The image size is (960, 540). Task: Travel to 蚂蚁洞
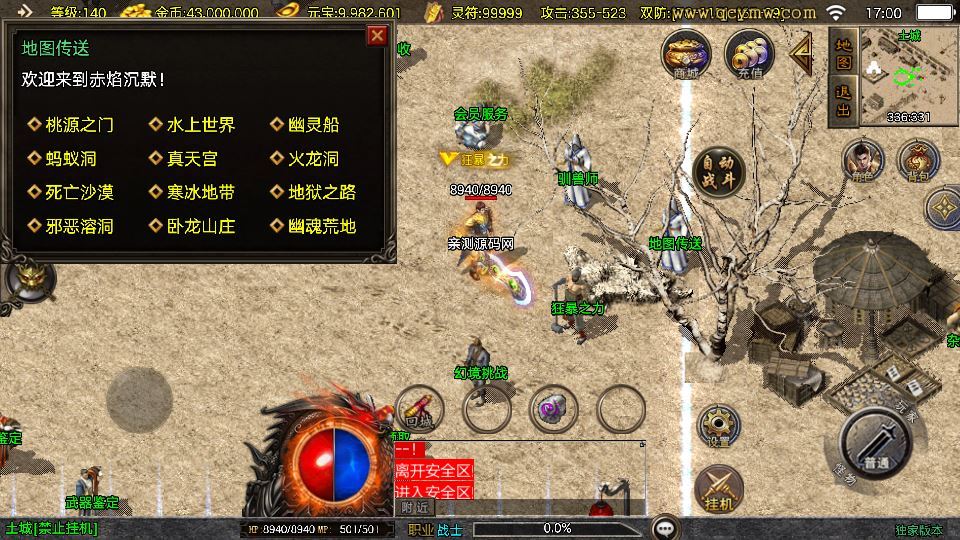pyautogui.click(x=70, y=159)
